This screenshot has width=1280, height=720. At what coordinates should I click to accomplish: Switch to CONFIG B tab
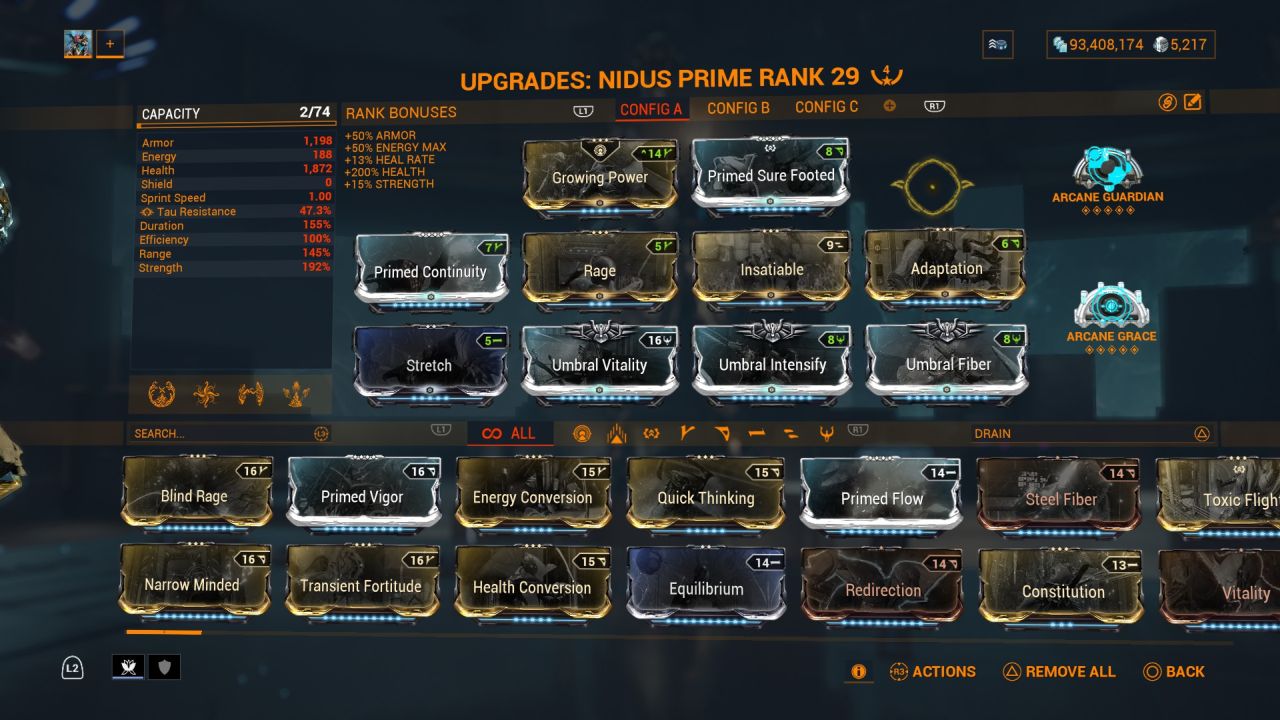[x=739, y=106]
